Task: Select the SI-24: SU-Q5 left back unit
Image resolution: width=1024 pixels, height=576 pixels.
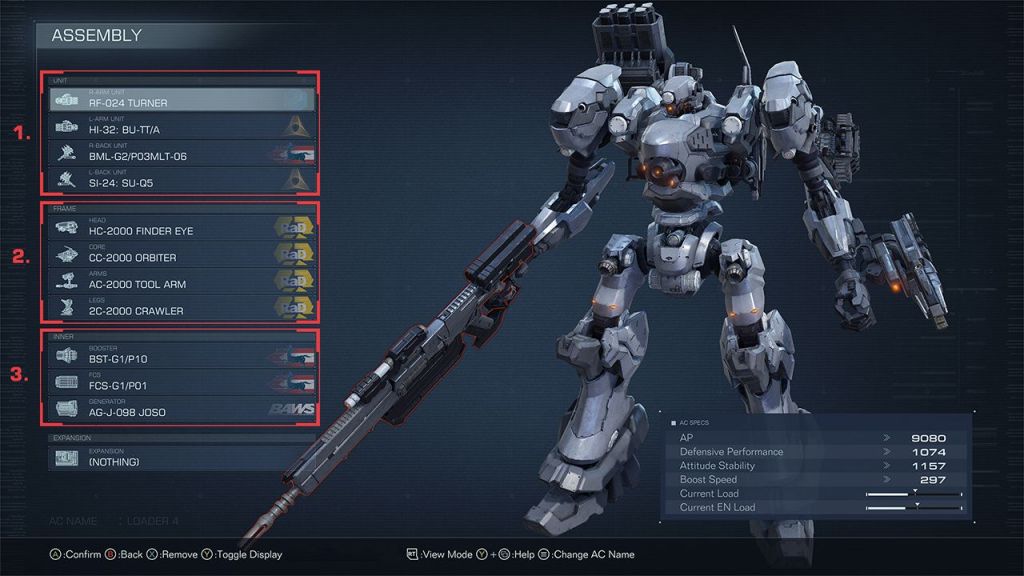Action: coord(181,180)
